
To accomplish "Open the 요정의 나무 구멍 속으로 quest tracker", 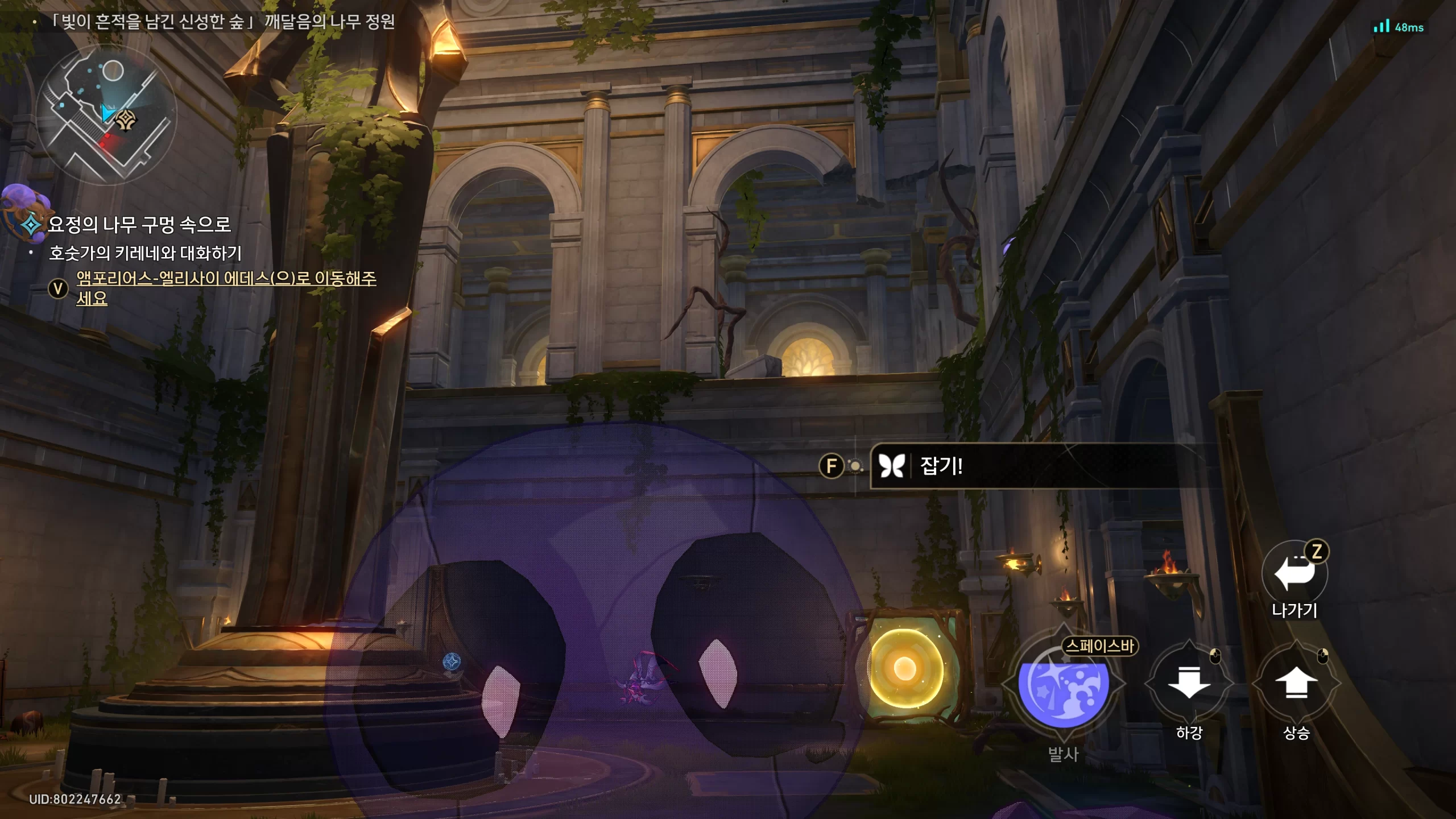I will [x=139, y=225].
